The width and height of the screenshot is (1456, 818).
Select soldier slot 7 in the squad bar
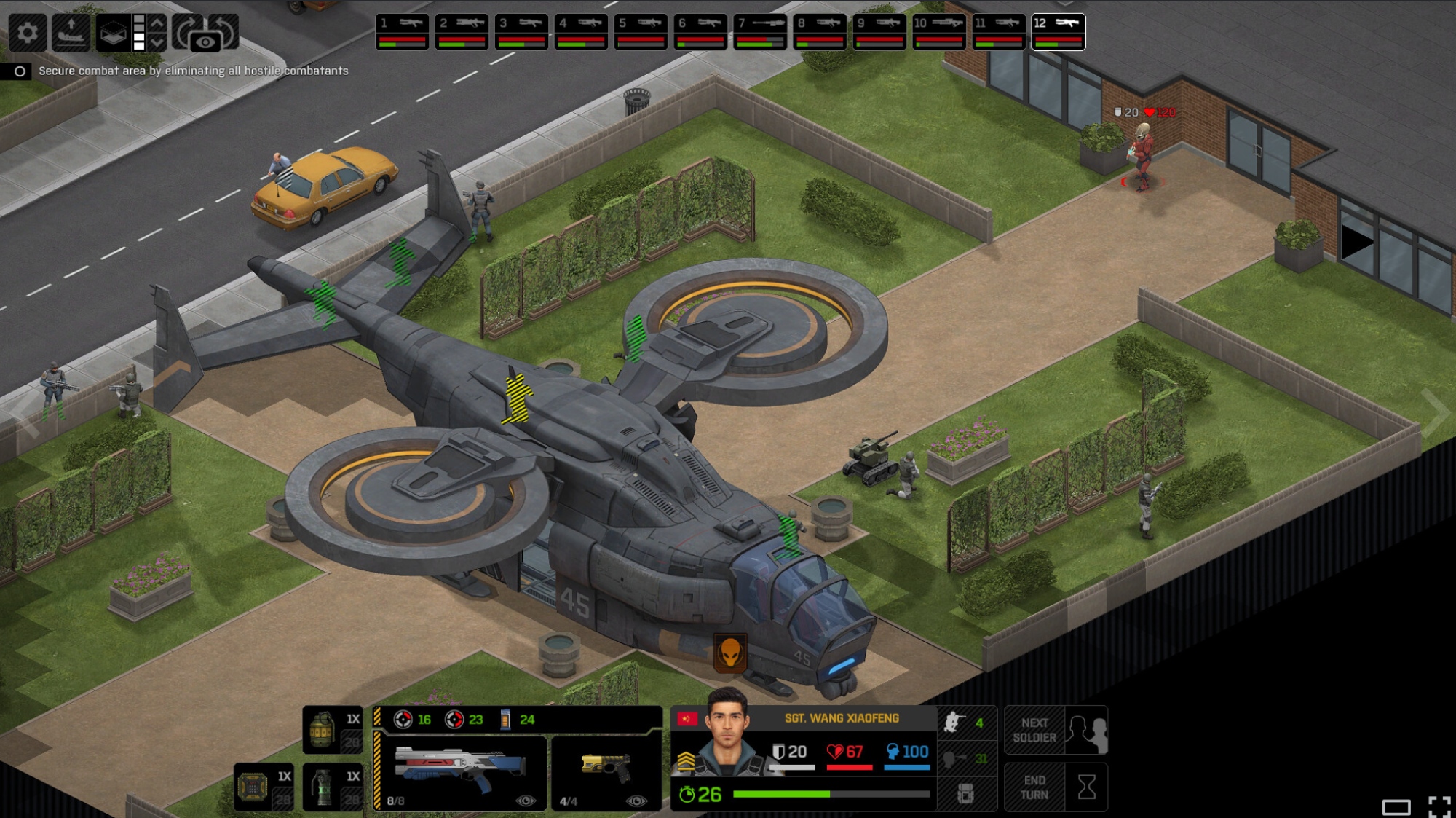760,32
